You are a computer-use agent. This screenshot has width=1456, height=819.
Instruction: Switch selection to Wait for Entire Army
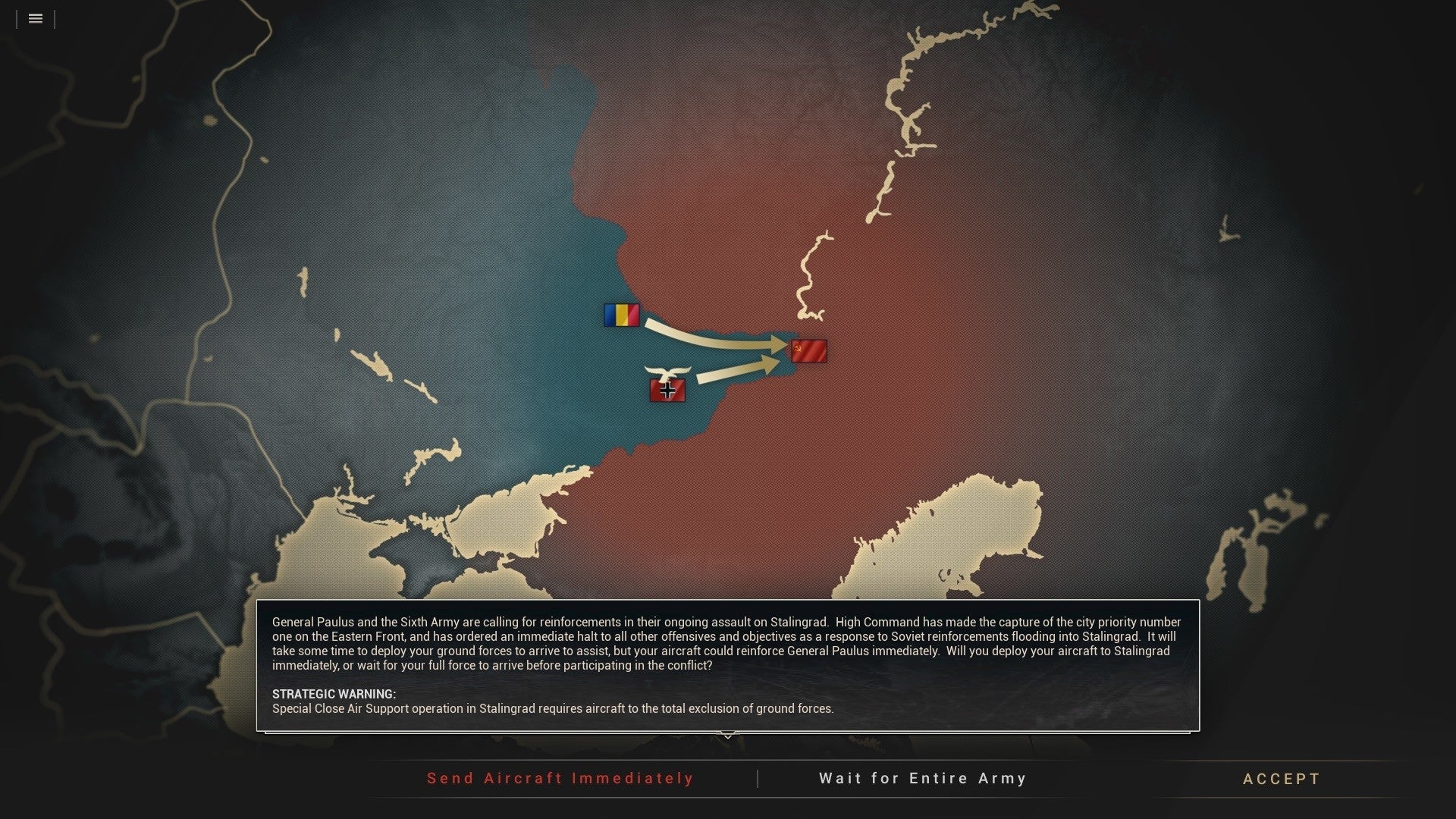[x=922, y=778]
